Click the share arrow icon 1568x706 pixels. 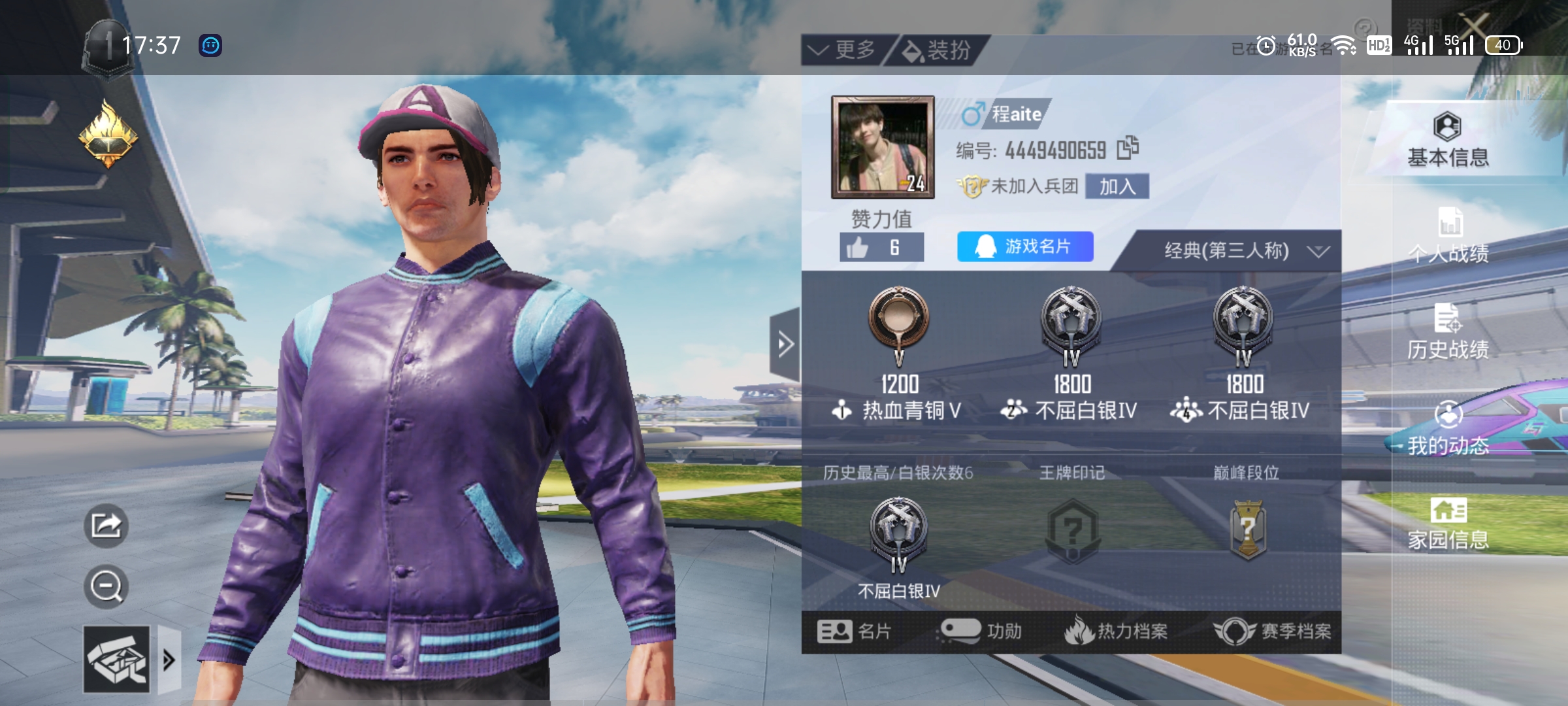(x=106, y=526)
